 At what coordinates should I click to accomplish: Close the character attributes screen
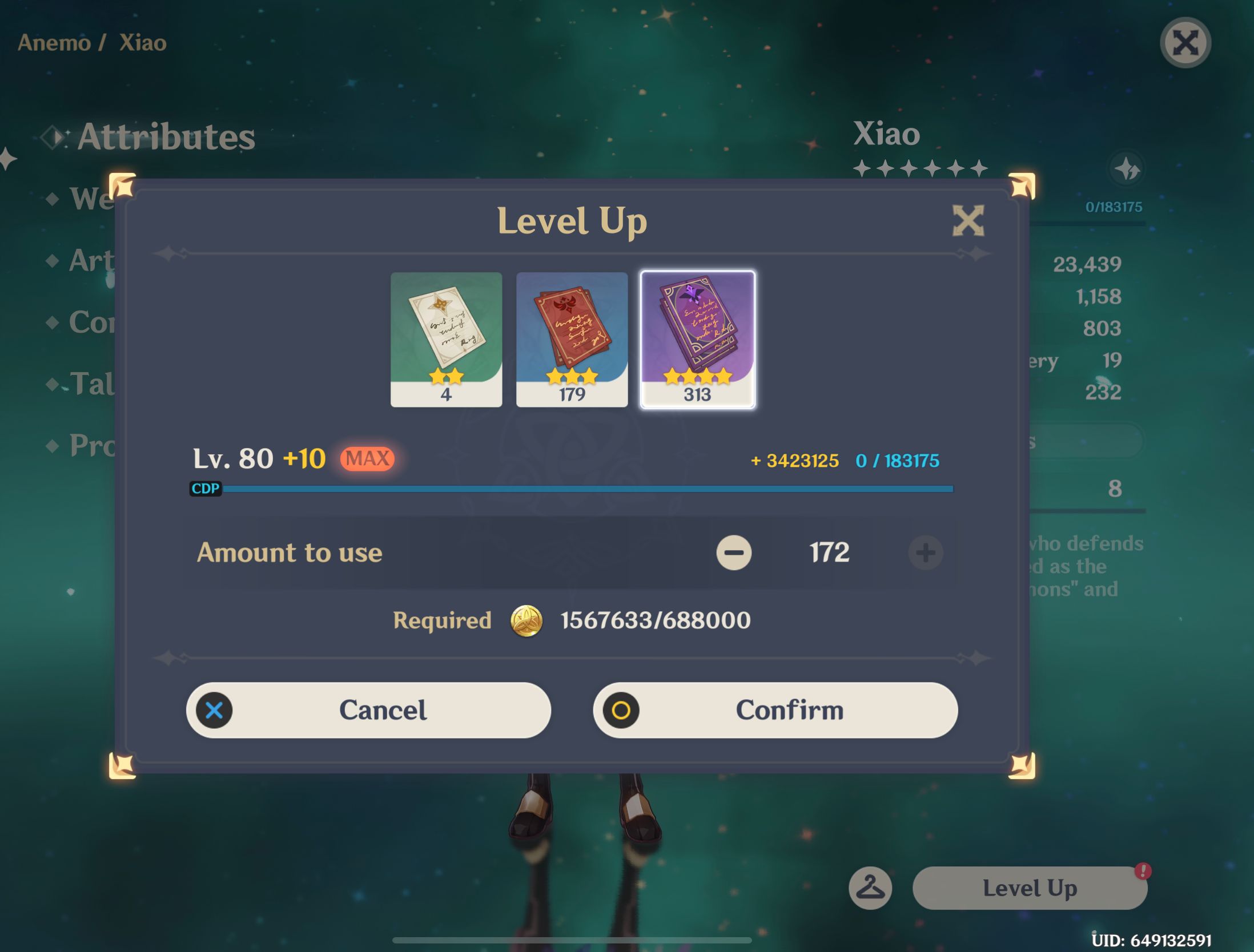pyautogui.click(x=1186, y=43)
